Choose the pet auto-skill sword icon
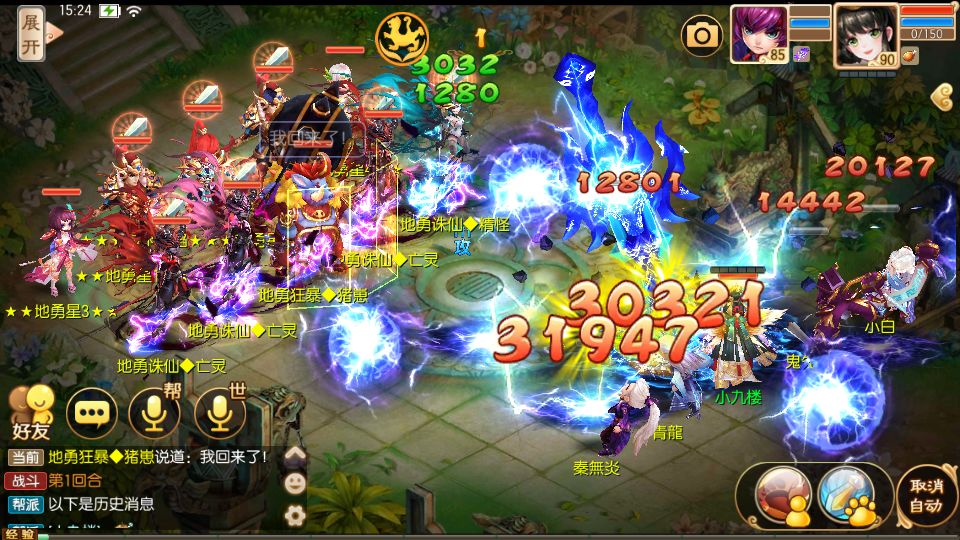Viewport: 960px width, 540px height. coord(846,494)
